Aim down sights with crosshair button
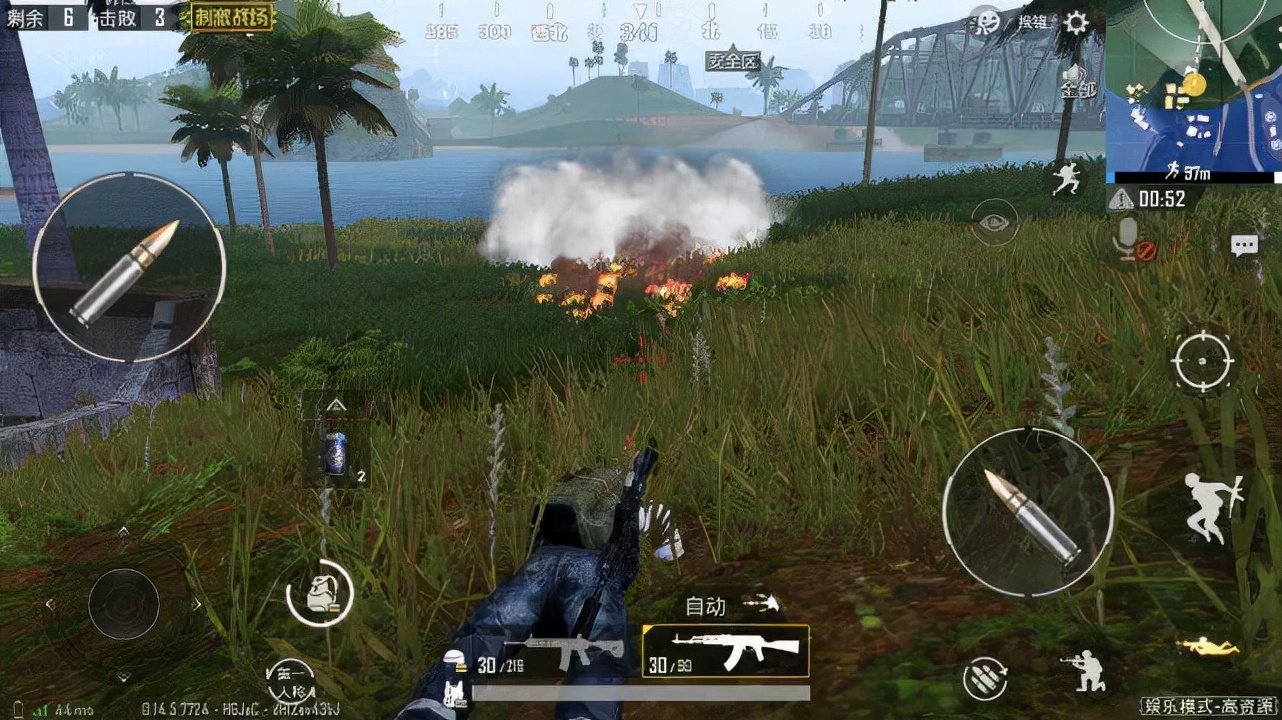Screen dimensions: 1282x720 1203,360
